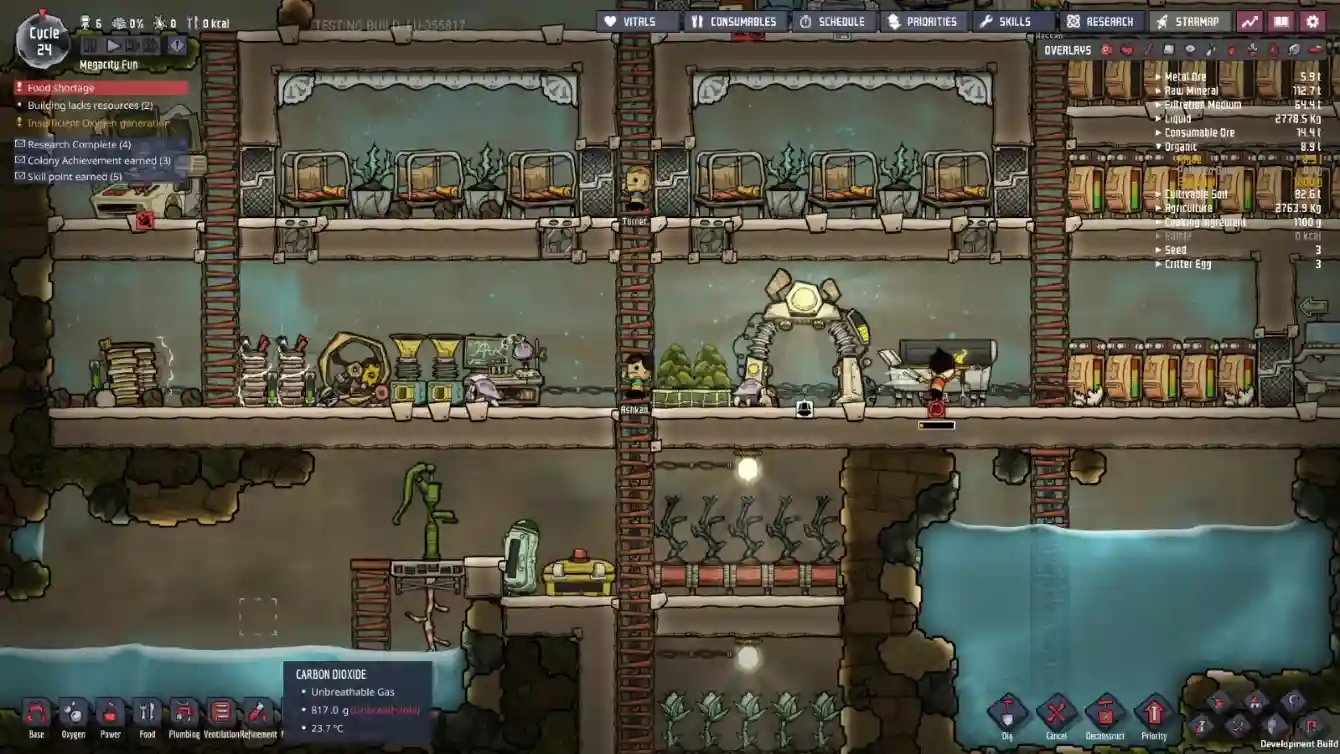Expand the Liquid resource category
The image size is (1340, 754).
1178,119
